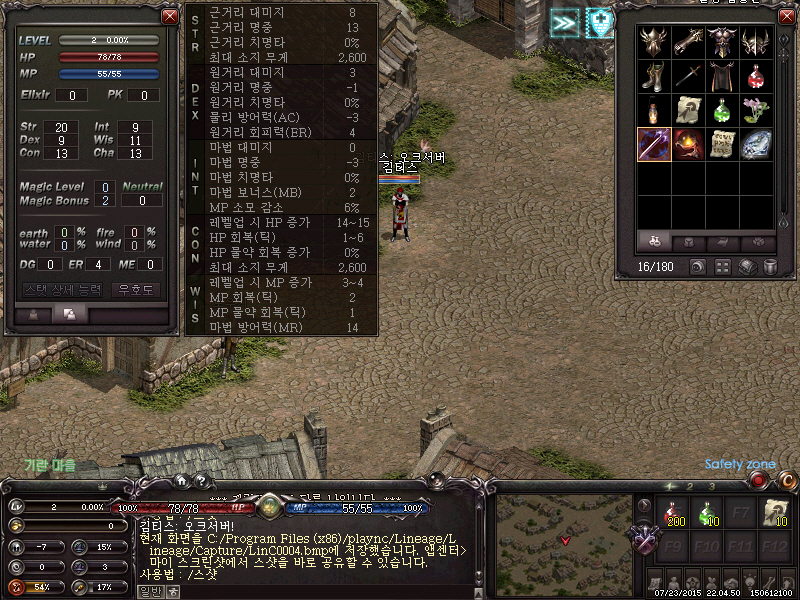
Task: Click the 우호도 button
Action: click(137, 289)
